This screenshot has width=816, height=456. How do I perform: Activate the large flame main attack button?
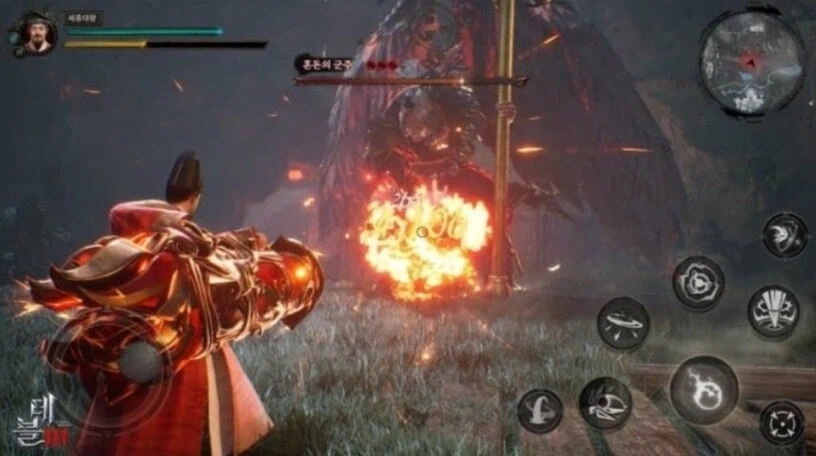(703, 389)
